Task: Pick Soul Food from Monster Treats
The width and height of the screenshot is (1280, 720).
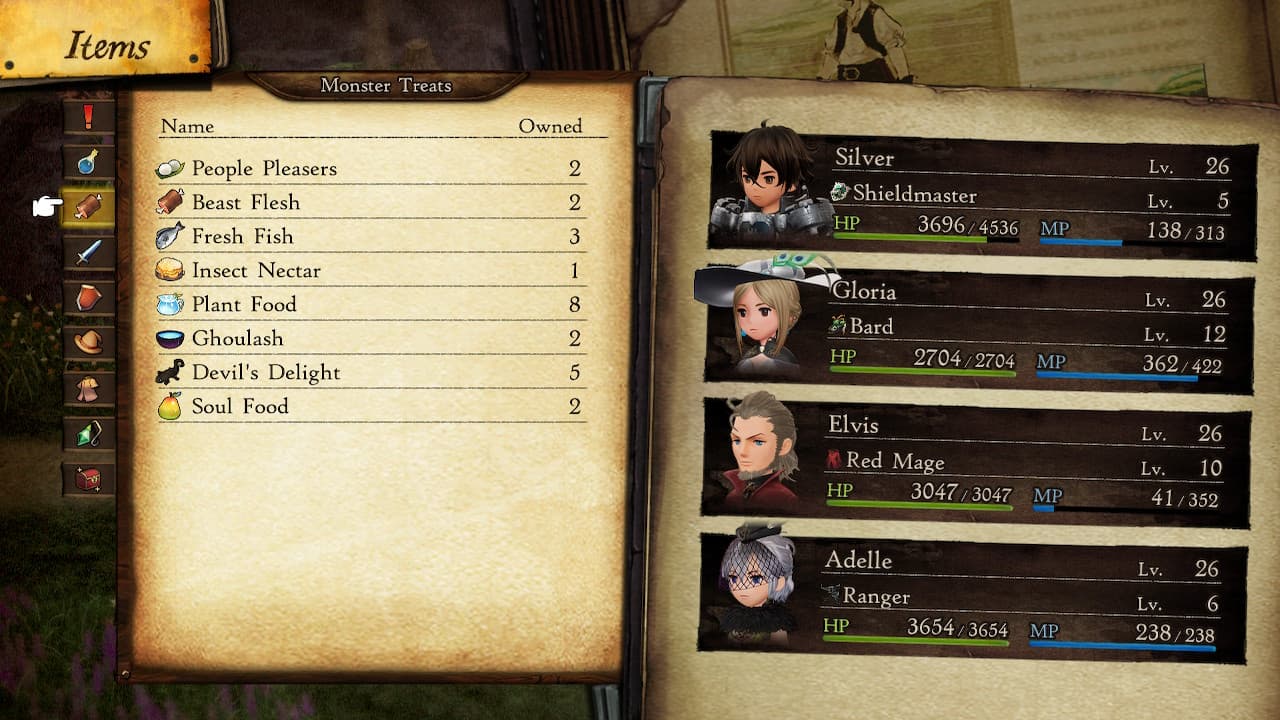Action: point(370,406)
